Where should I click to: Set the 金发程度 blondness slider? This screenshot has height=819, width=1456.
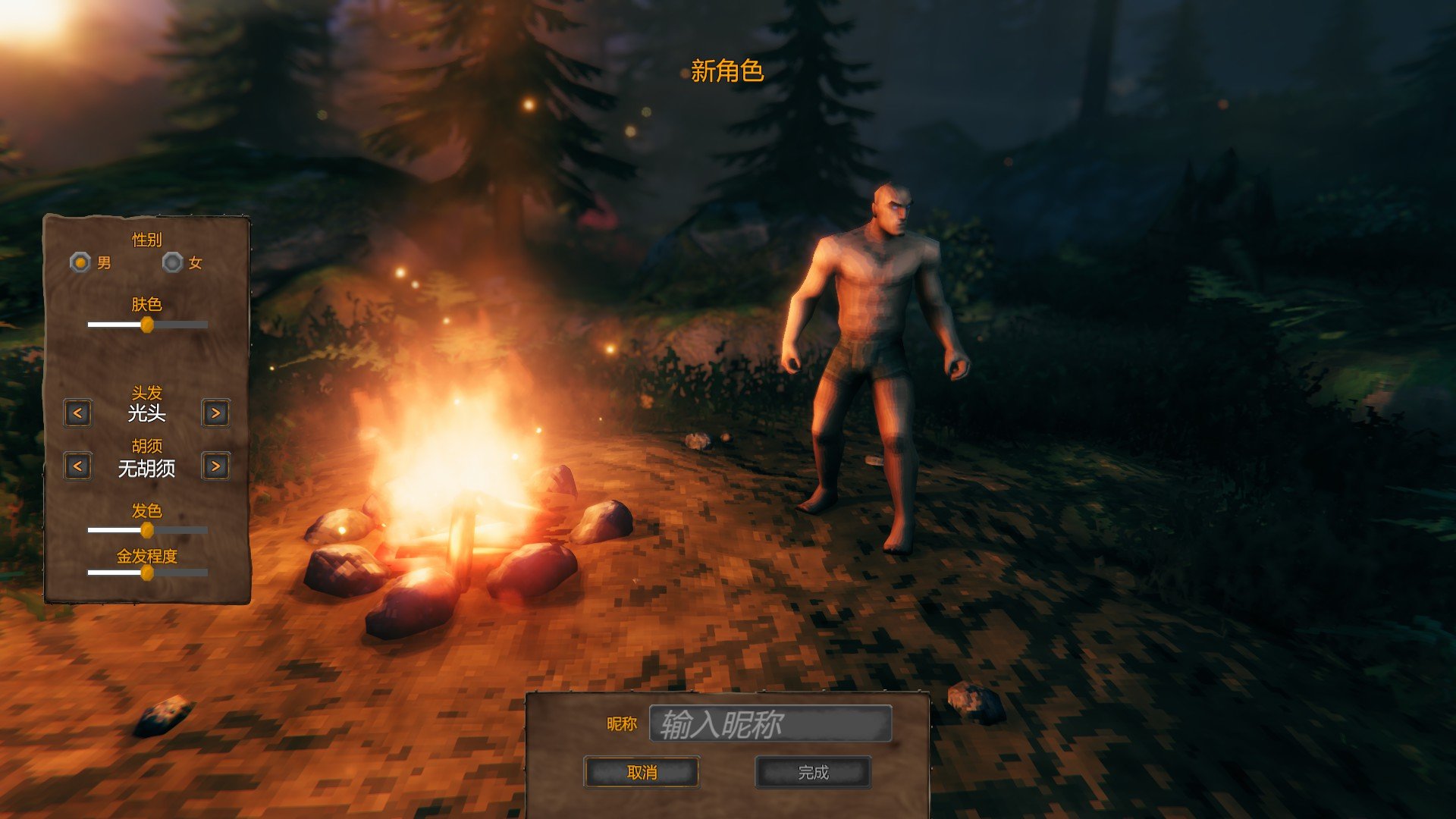[147, 573]
